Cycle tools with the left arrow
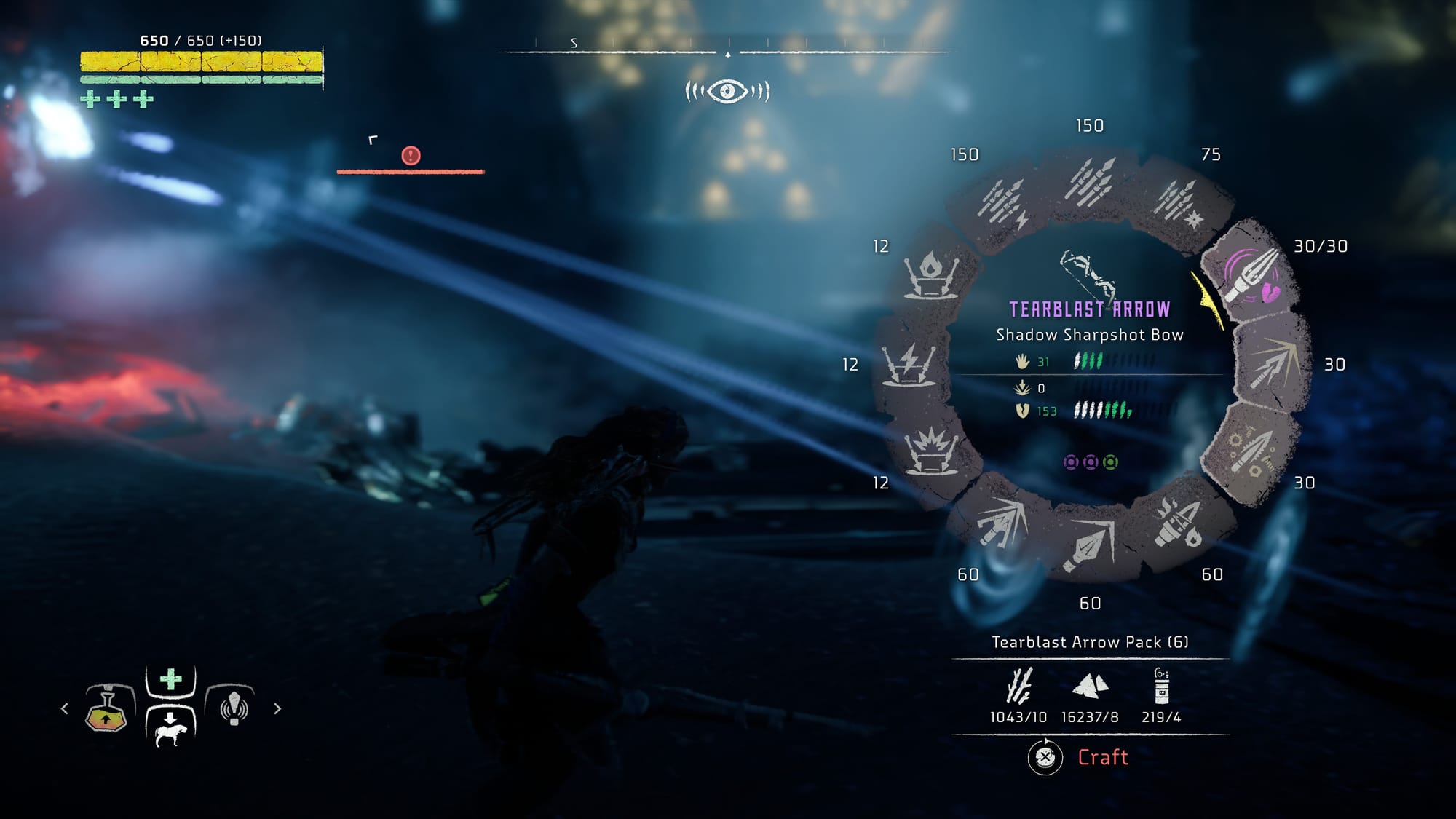The width and height of the screenshot is (1456, 819). [65, 708]
